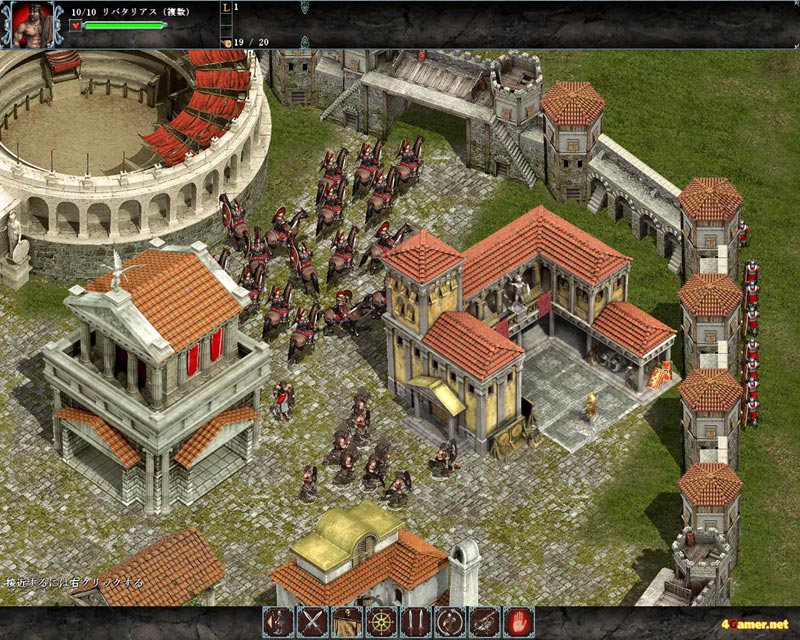The height and width of the screenshot is (640, 800).
Task: Select the banner flag command icon
Action: pos(346,622)
